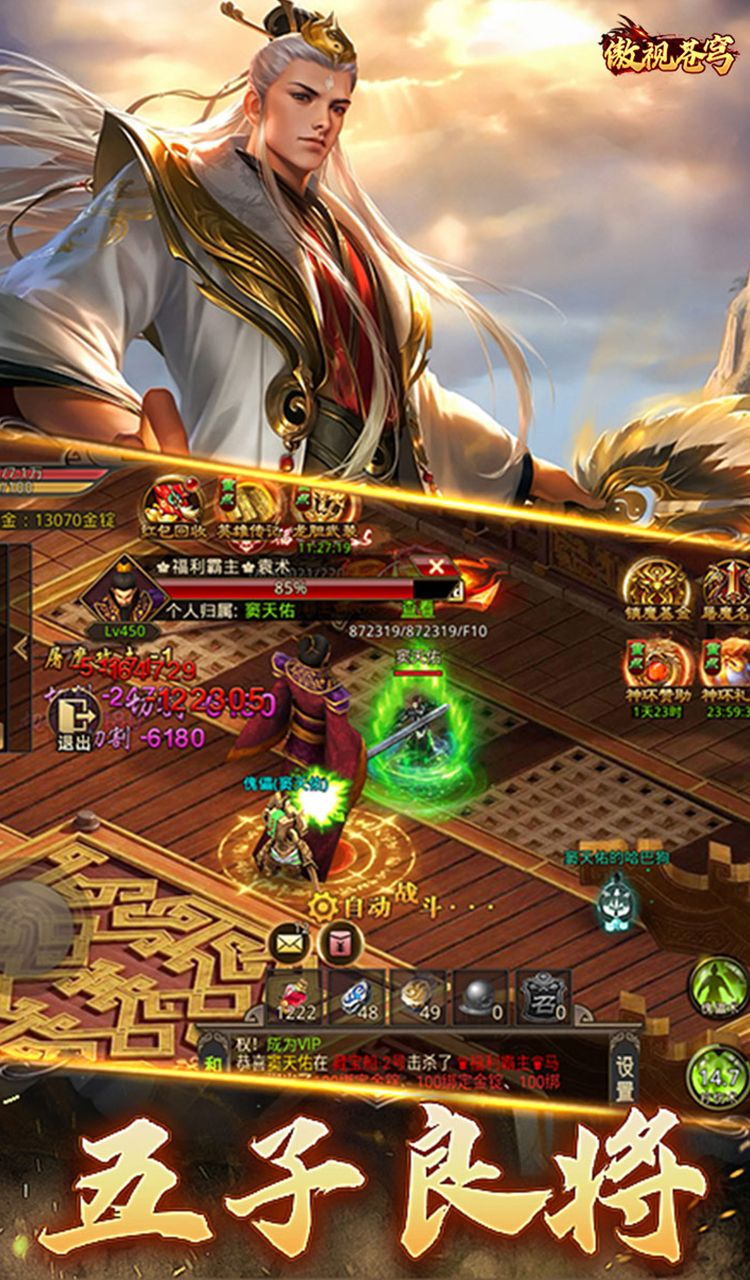Viewport: 750px width, 1280px height.
Task: Expand the left side panel arrow
Action: [x=20, y=648]
